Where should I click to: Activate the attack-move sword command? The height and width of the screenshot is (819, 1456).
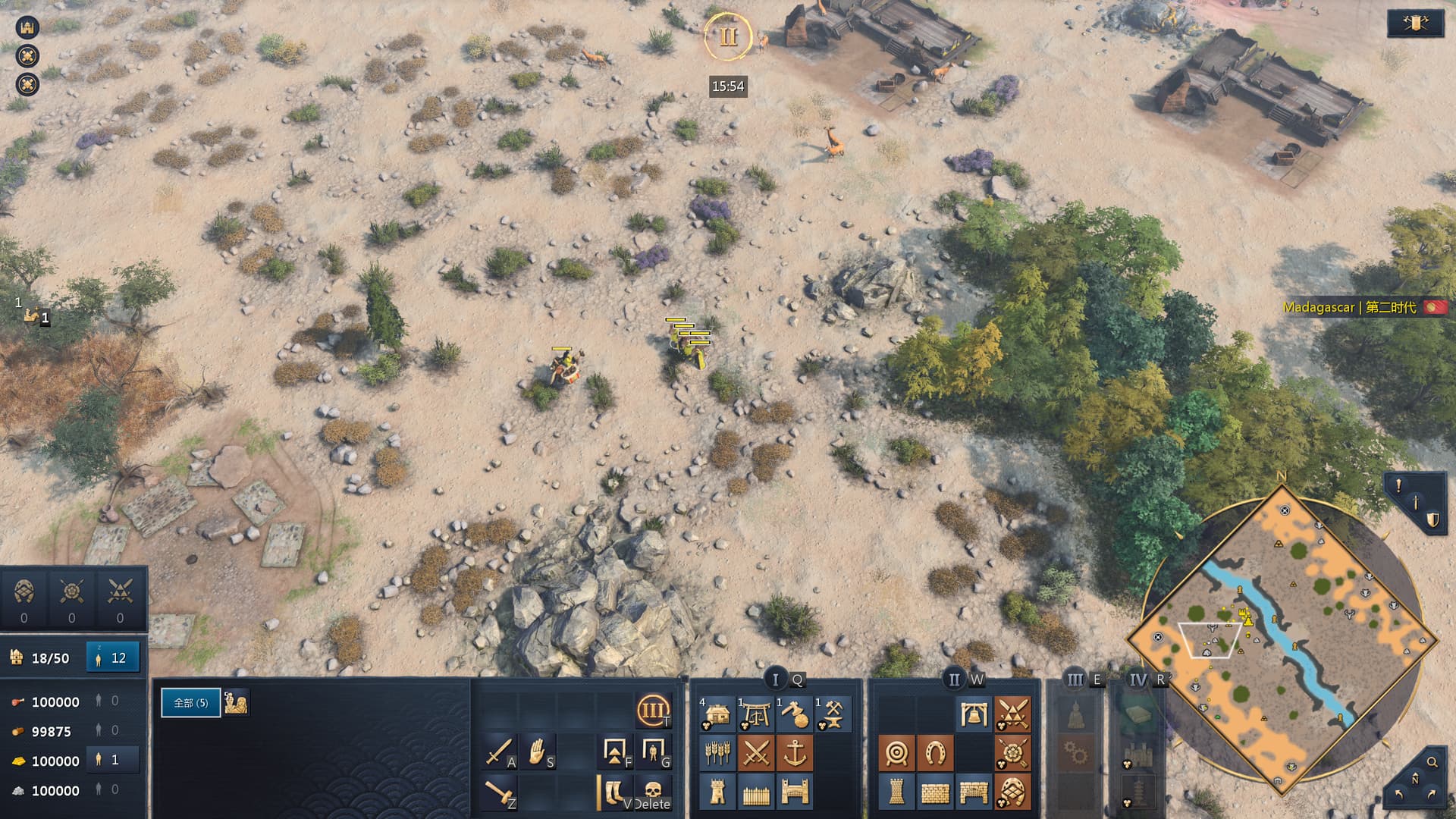[499, 752]
